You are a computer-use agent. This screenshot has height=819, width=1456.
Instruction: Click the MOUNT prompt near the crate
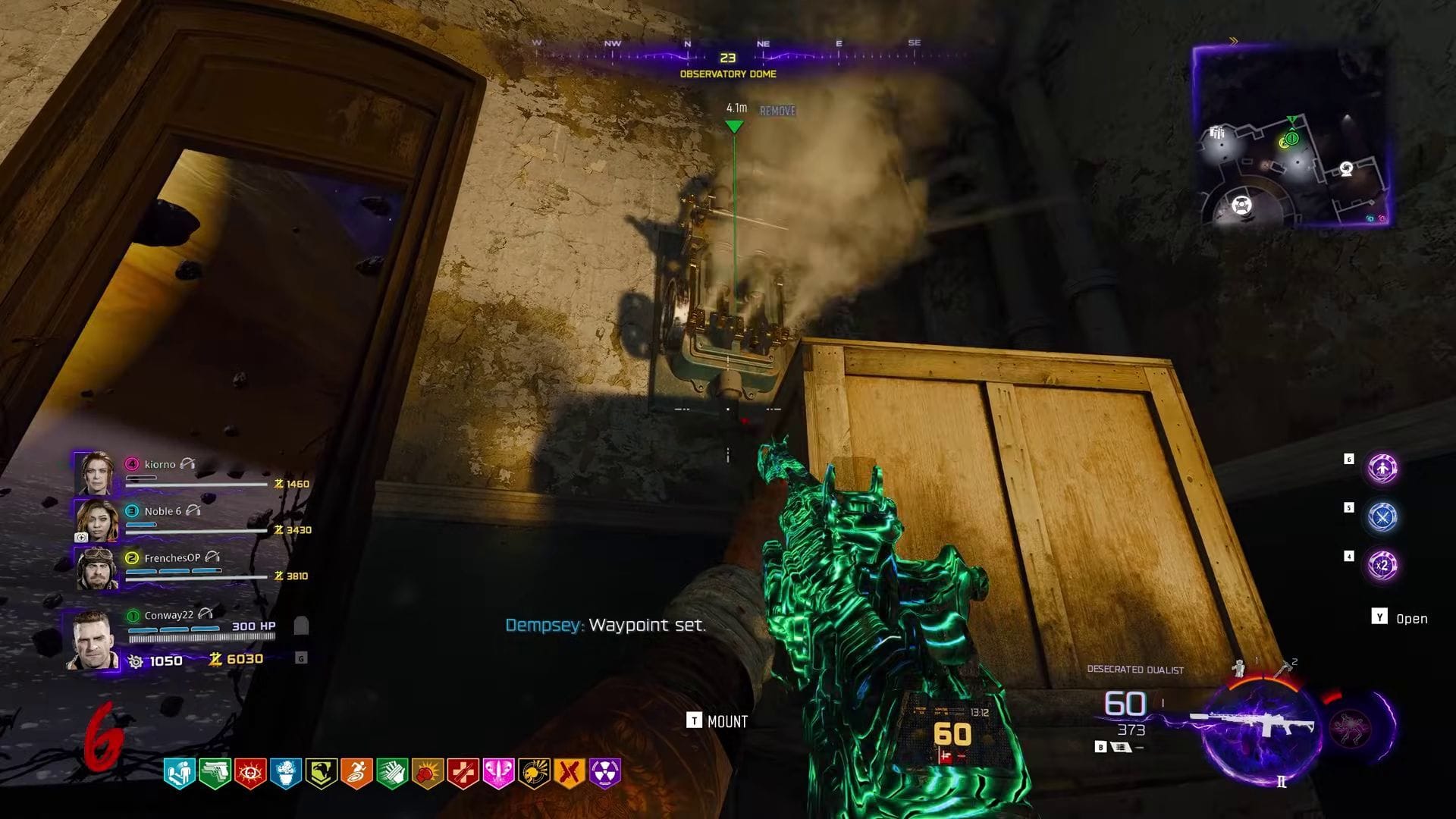pyautogui.click(x=716, y=721)
